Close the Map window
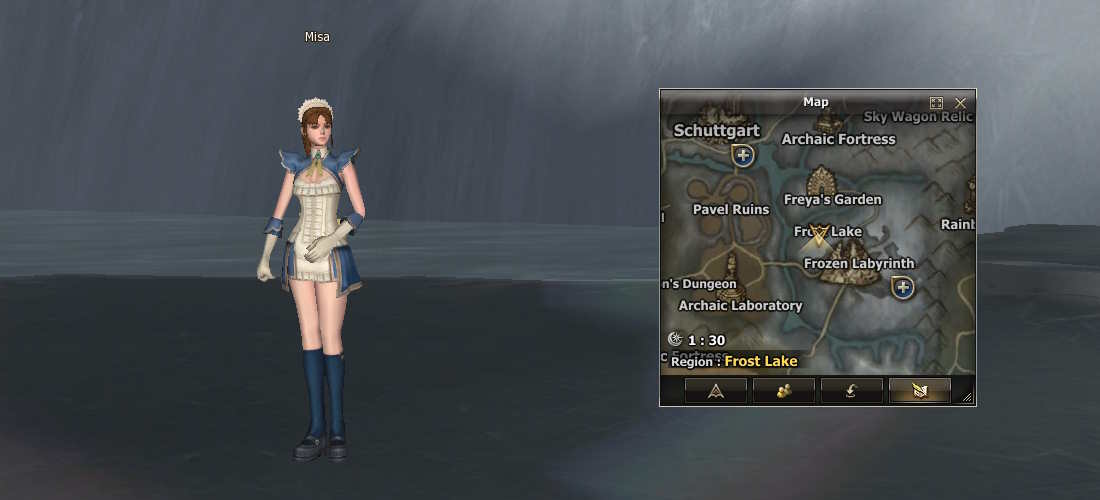 tap(961, 103)
